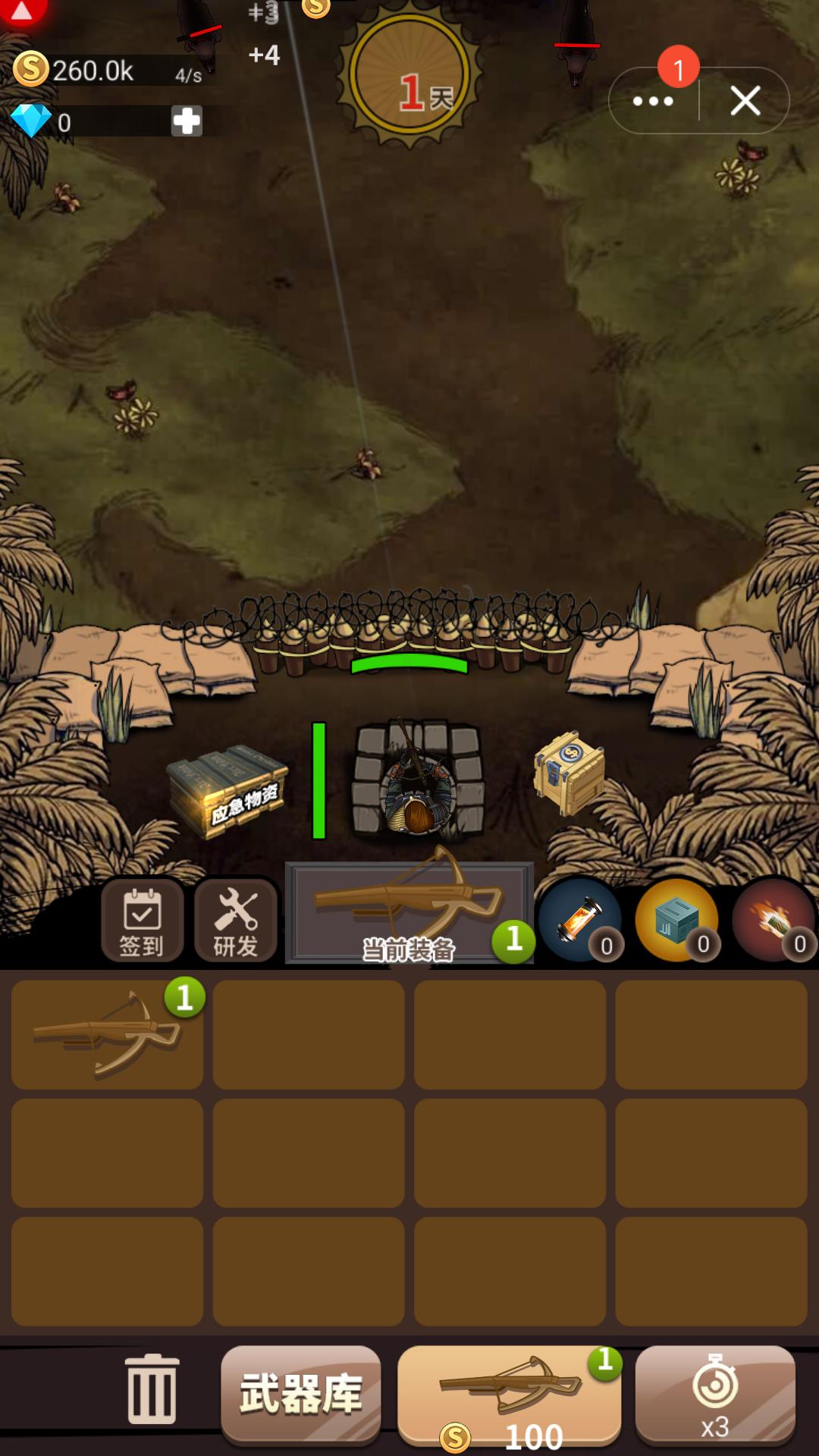
Task: Open the 武器库 armory
Action: [x=301, y=1394]
